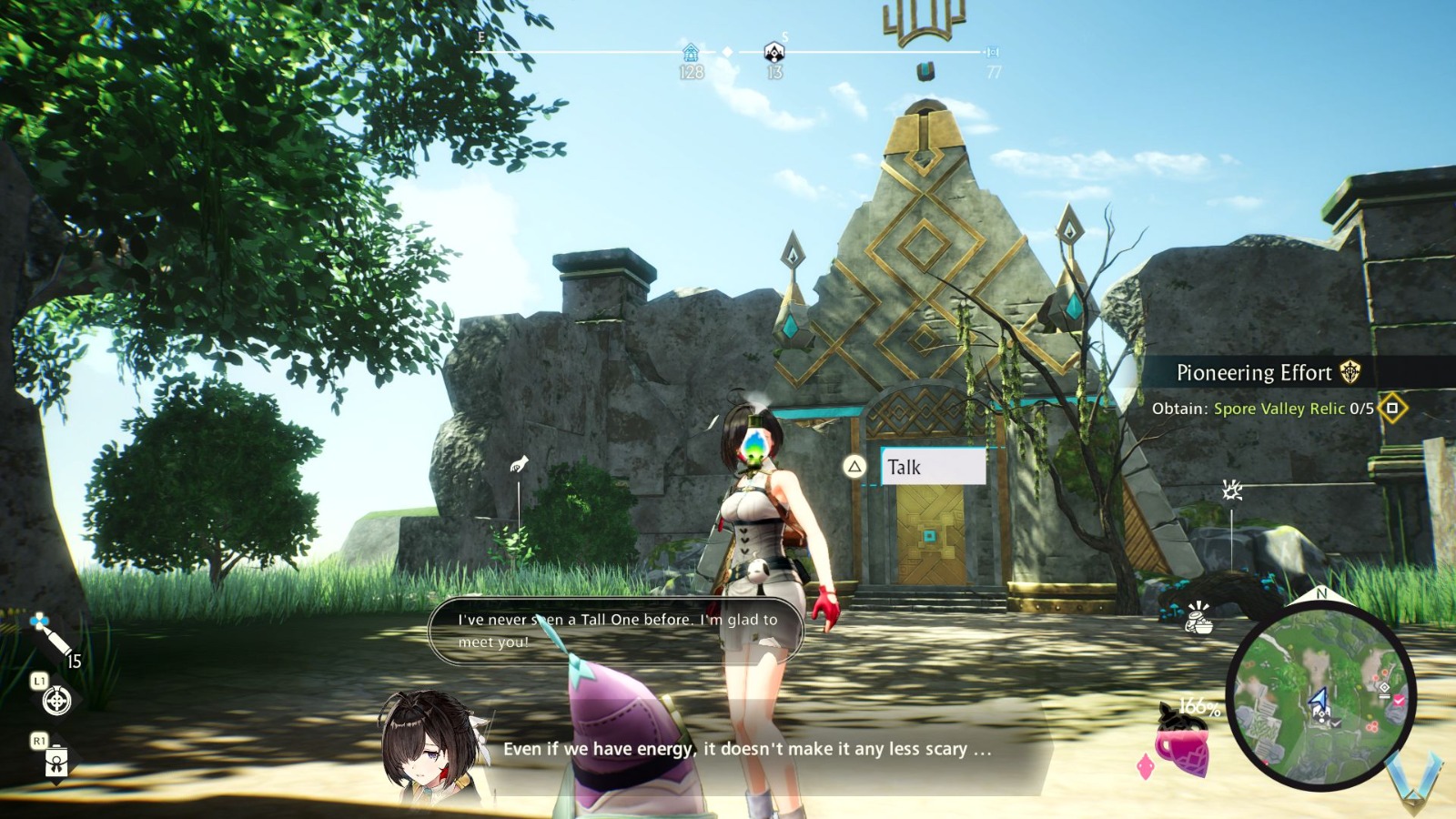
Task: Expand the dialogue bubble about the Tall One
Action: pyautogui.click(x=619, y=628)
